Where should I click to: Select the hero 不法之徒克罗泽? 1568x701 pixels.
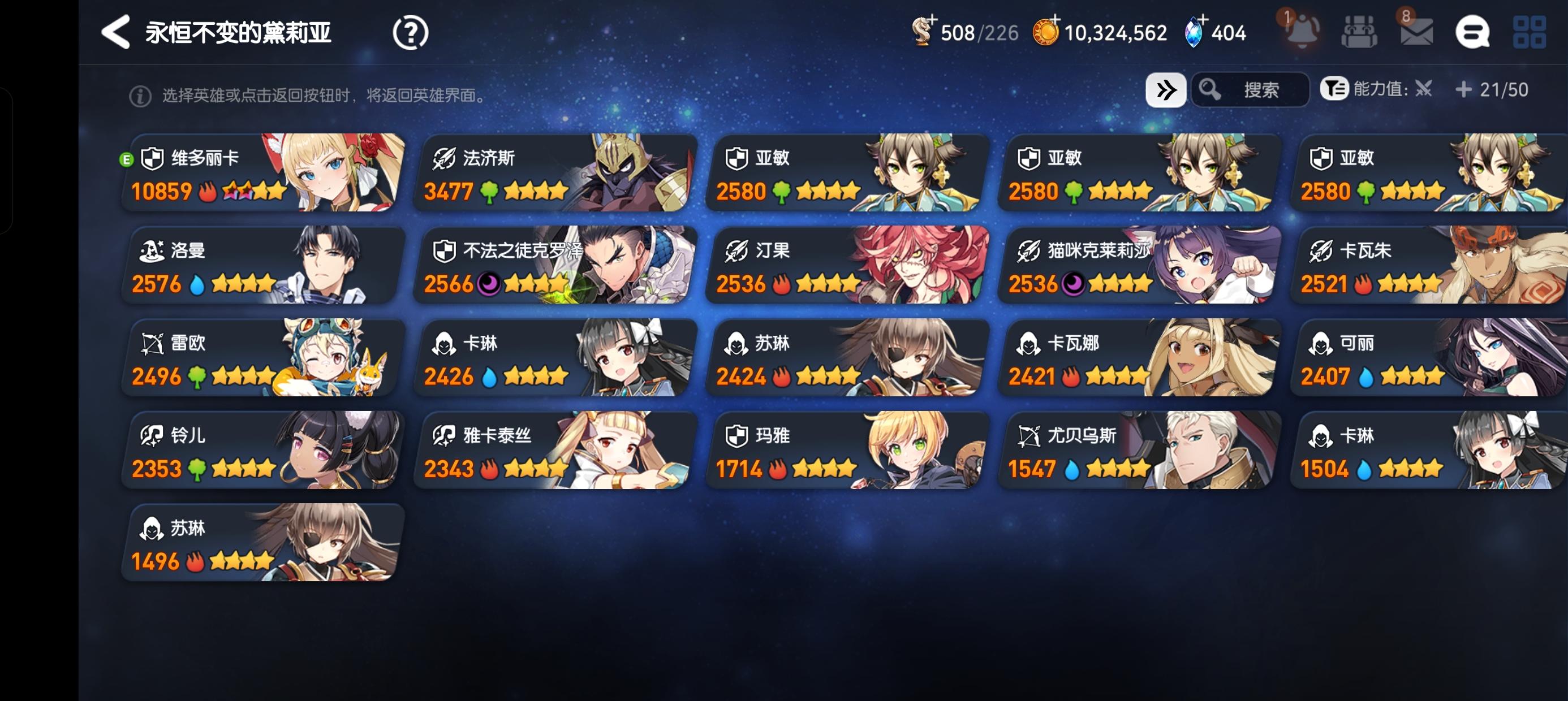point(554,266)
